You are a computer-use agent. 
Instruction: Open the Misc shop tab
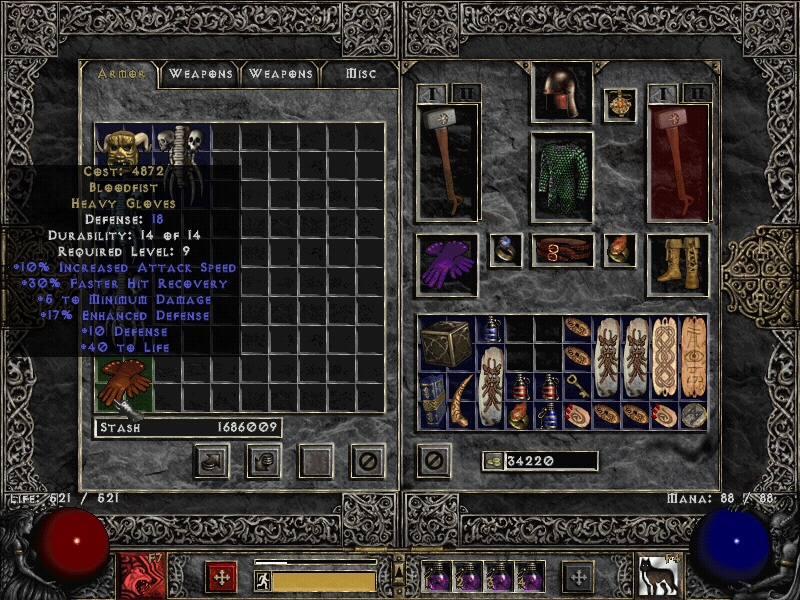tap(361, 74)
